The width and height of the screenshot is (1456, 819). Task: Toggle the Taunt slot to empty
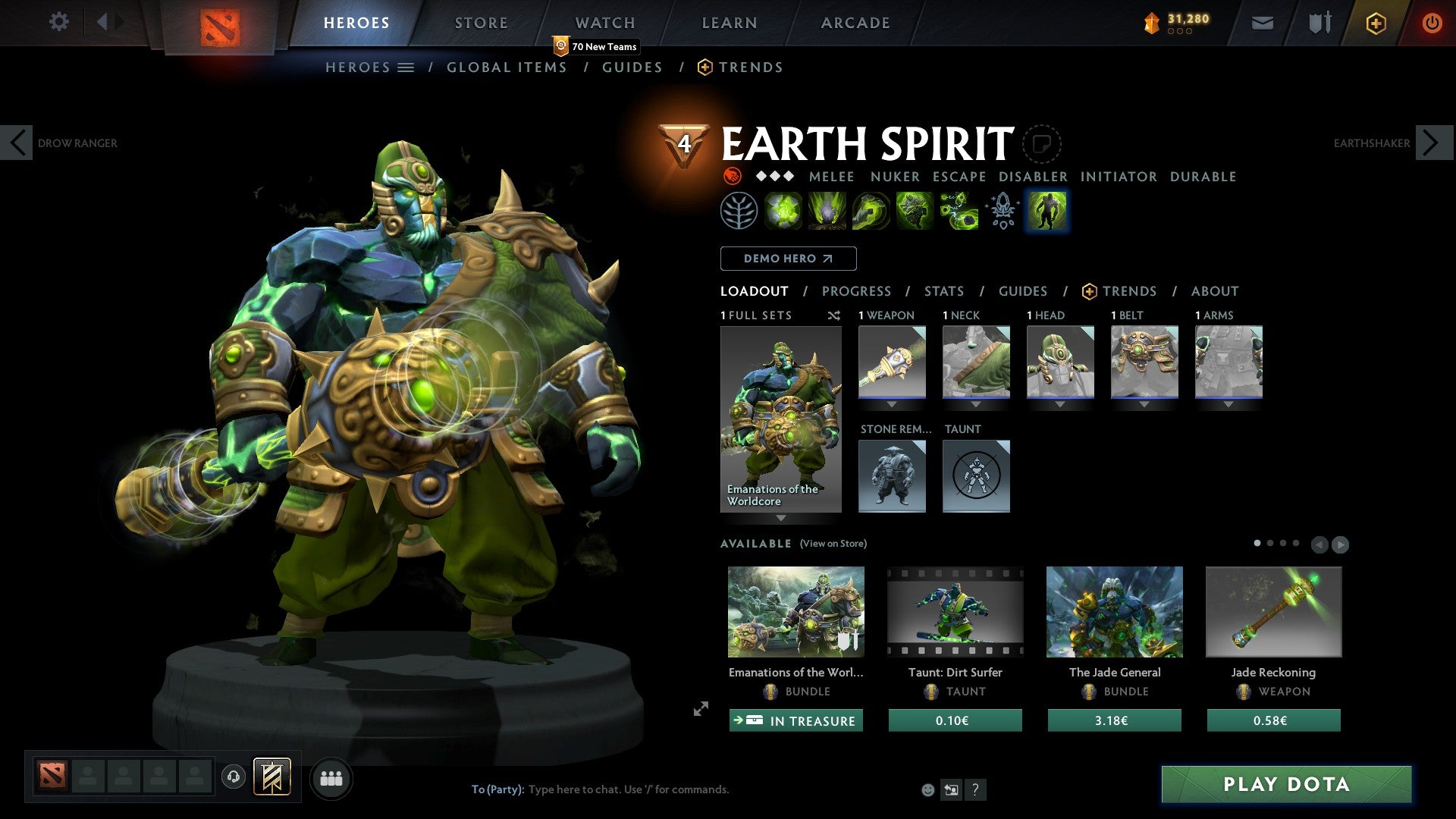tap(976, 475)
